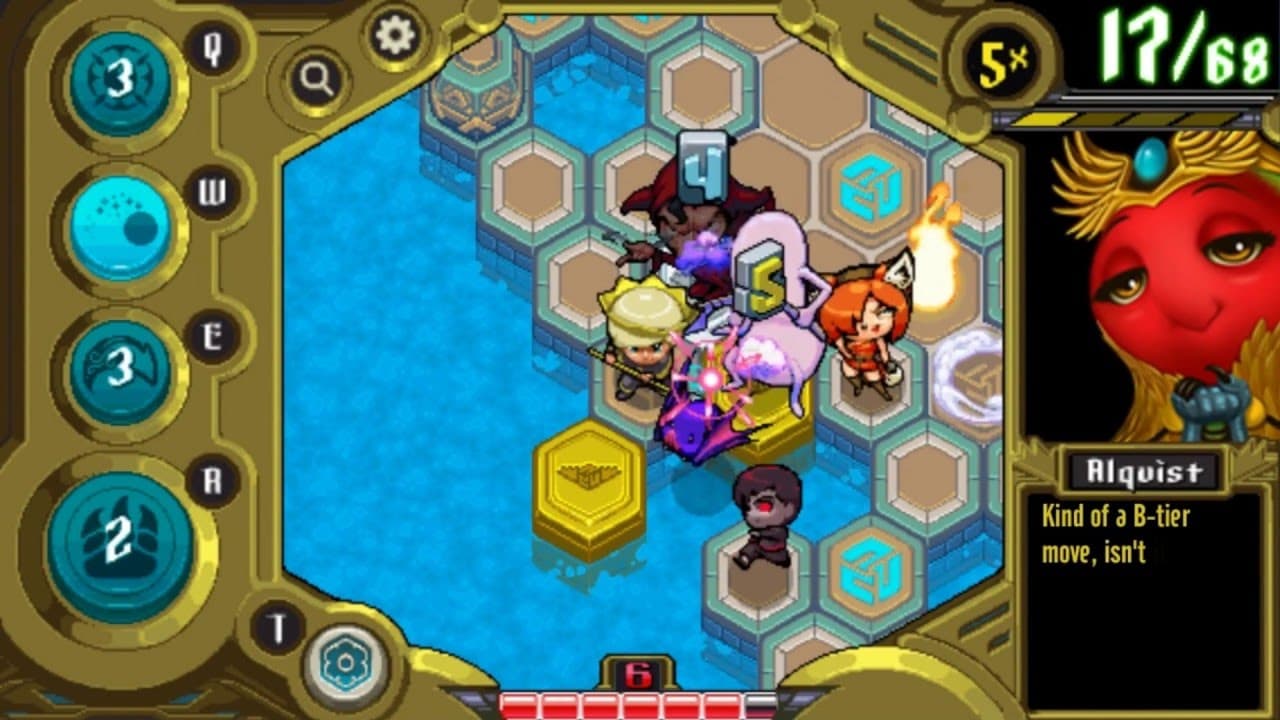Open the settings gear menu
The image size is (1280, 720).
(x=395, y=37)
